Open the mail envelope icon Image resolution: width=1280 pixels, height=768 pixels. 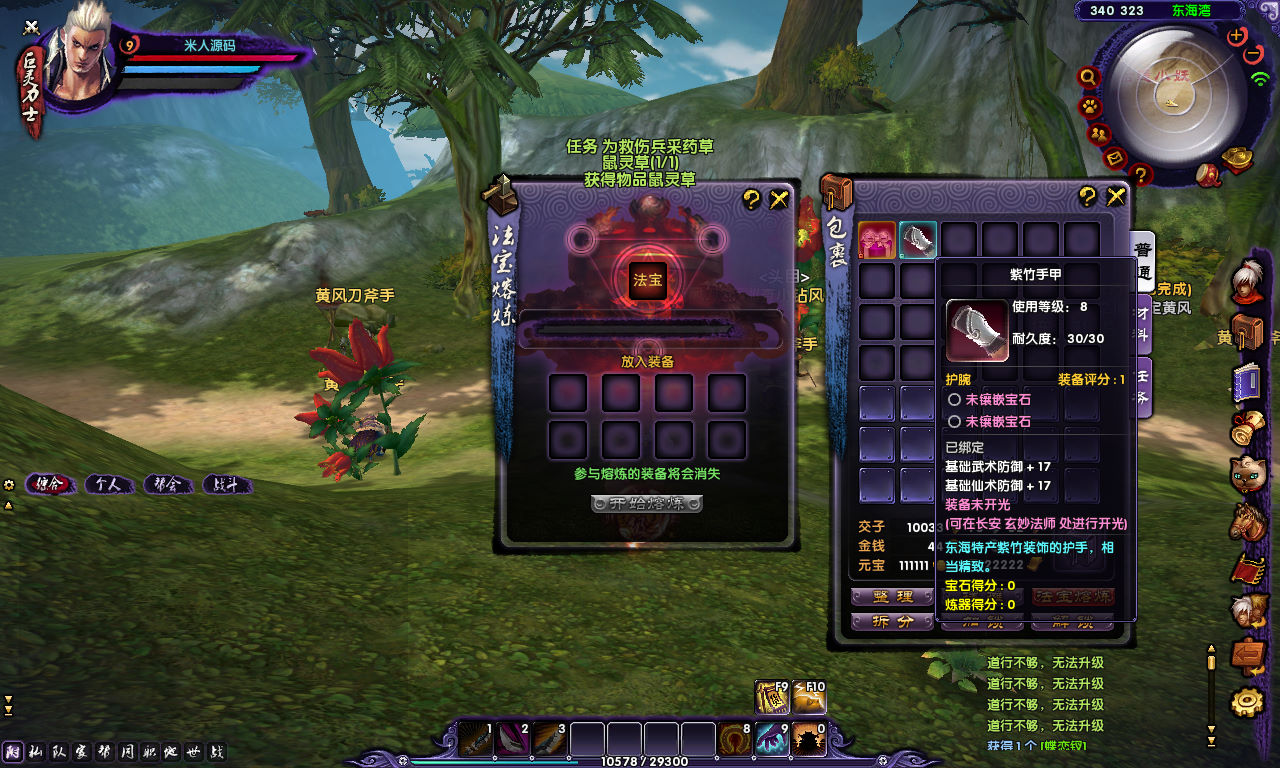(x=1116, y=158)
